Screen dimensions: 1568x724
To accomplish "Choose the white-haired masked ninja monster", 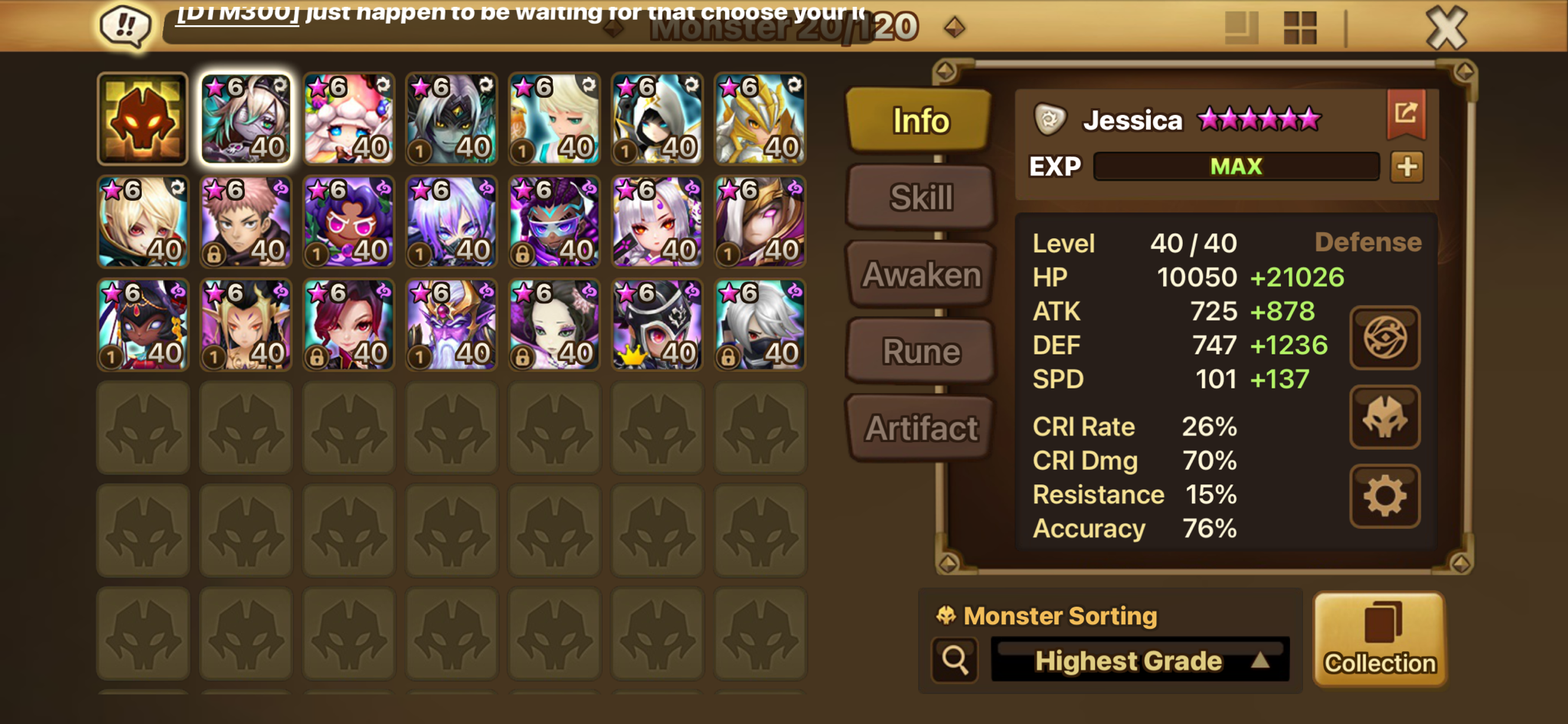I will (x=759, y=325).
